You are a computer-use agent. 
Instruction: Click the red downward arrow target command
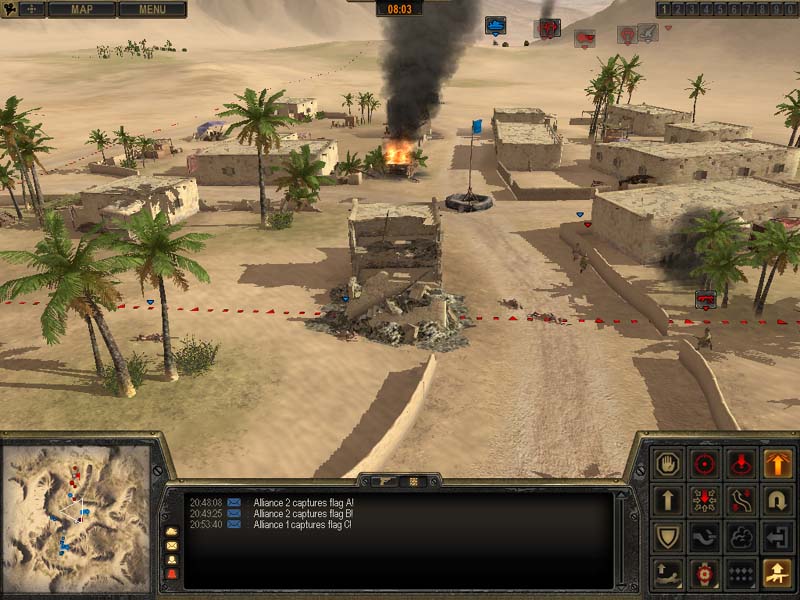coord(741,464)
